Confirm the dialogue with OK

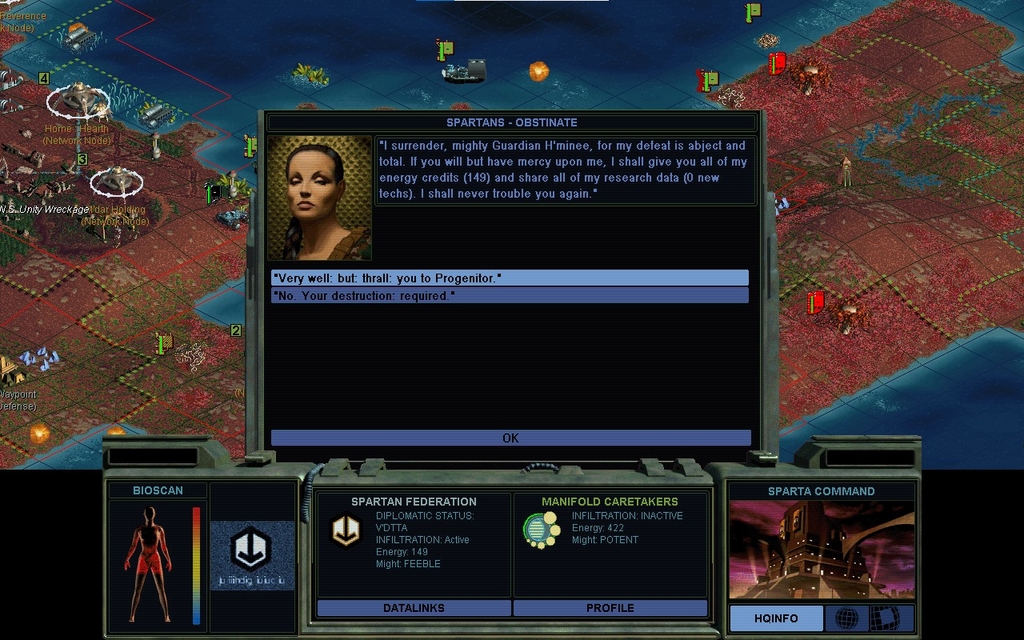coord(510,438)
